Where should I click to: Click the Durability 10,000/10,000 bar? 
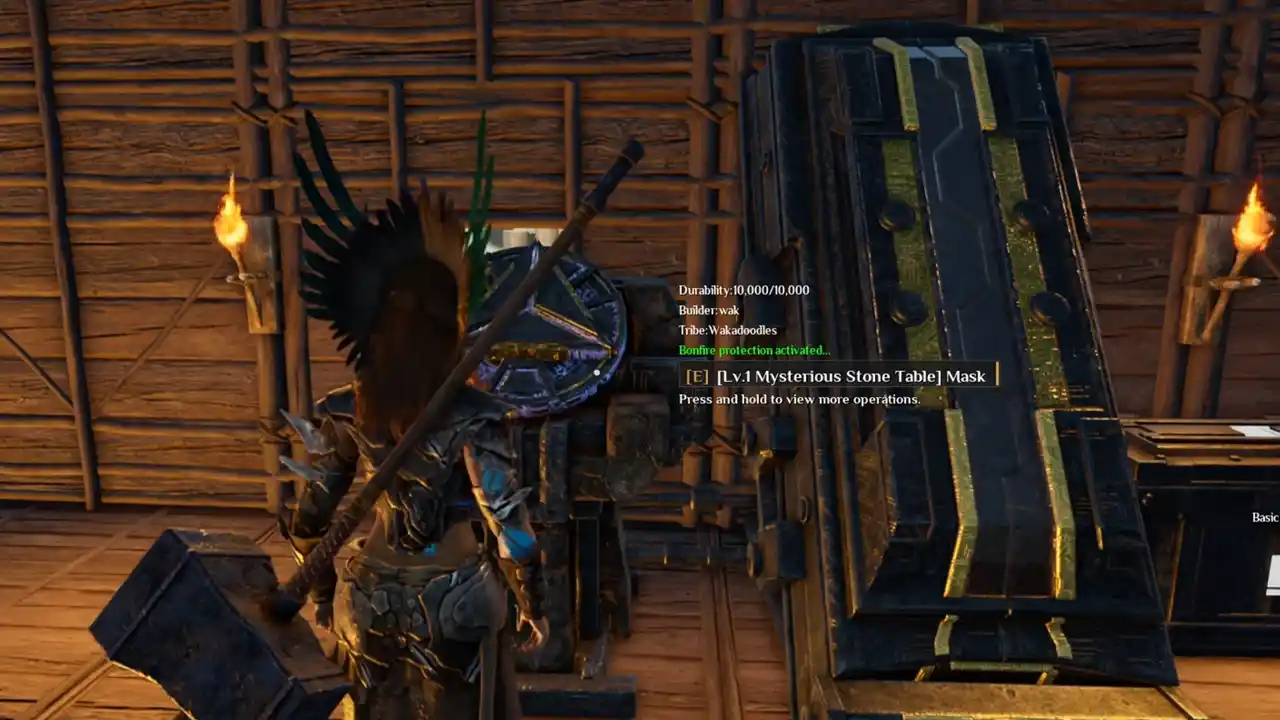(743, 290)
